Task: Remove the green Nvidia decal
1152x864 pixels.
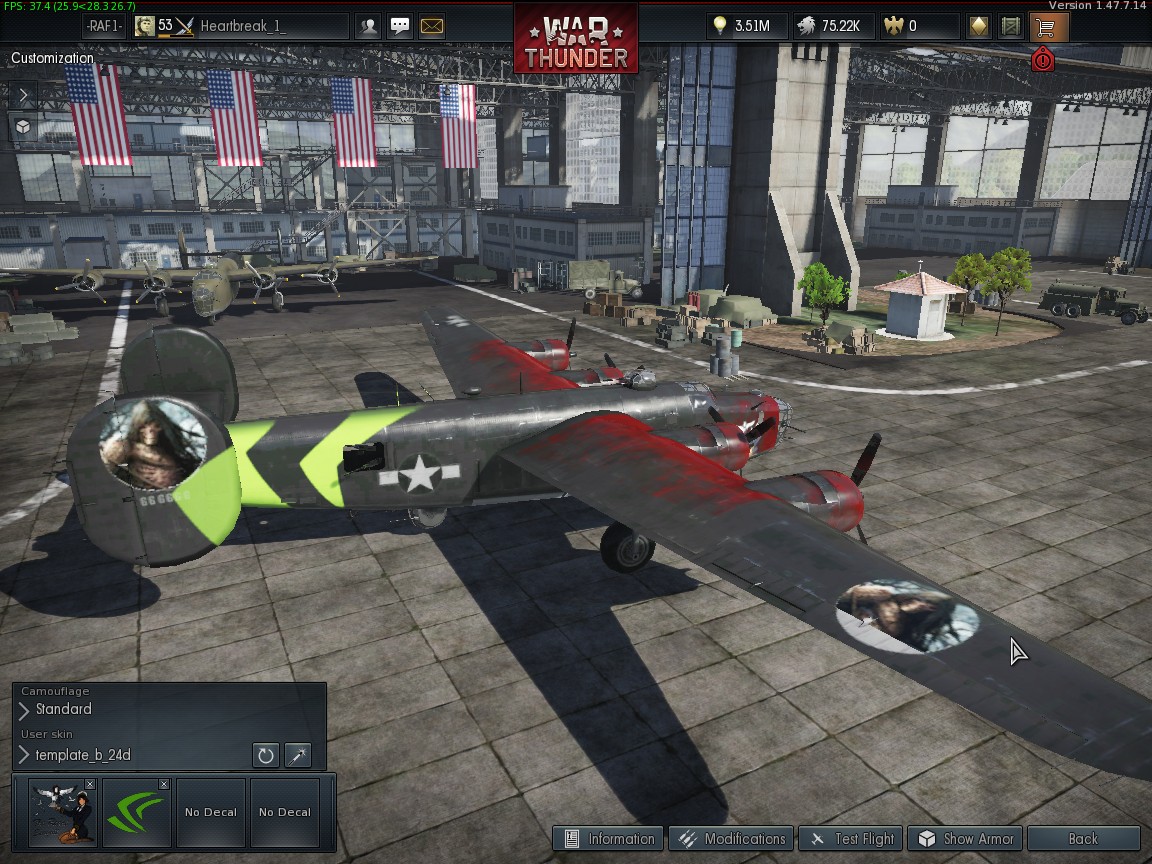Action: coord(164,785)
